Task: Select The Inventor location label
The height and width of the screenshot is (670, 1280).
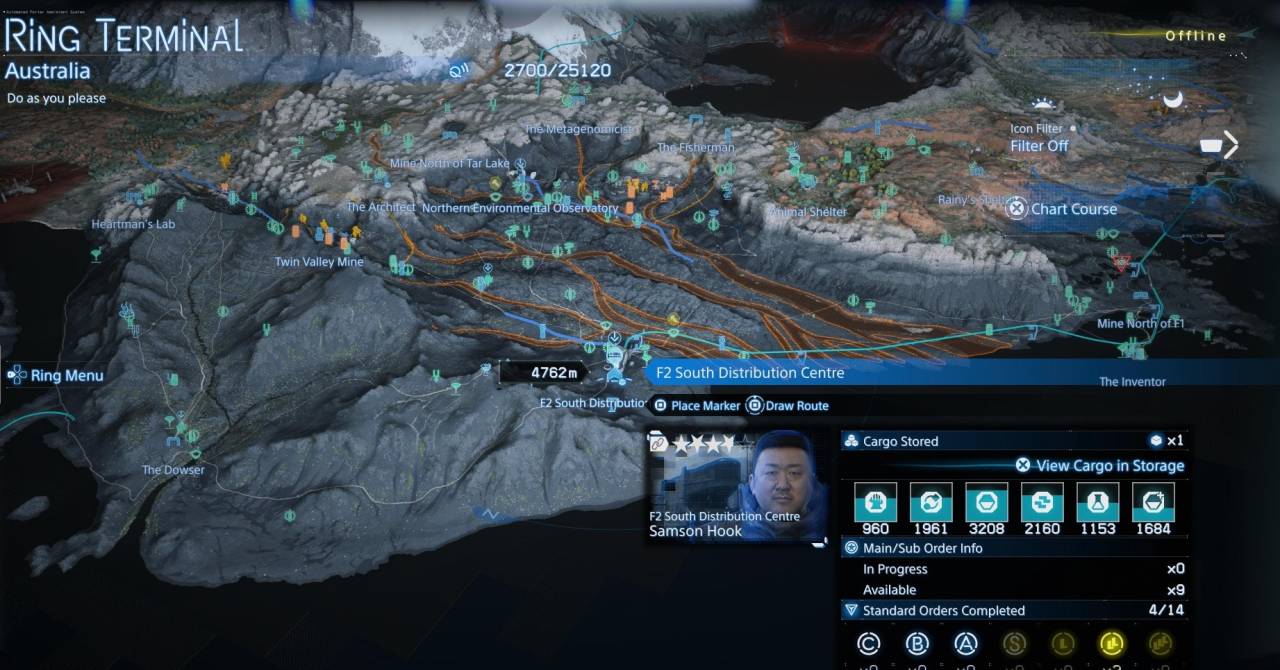Action: 1132,382
